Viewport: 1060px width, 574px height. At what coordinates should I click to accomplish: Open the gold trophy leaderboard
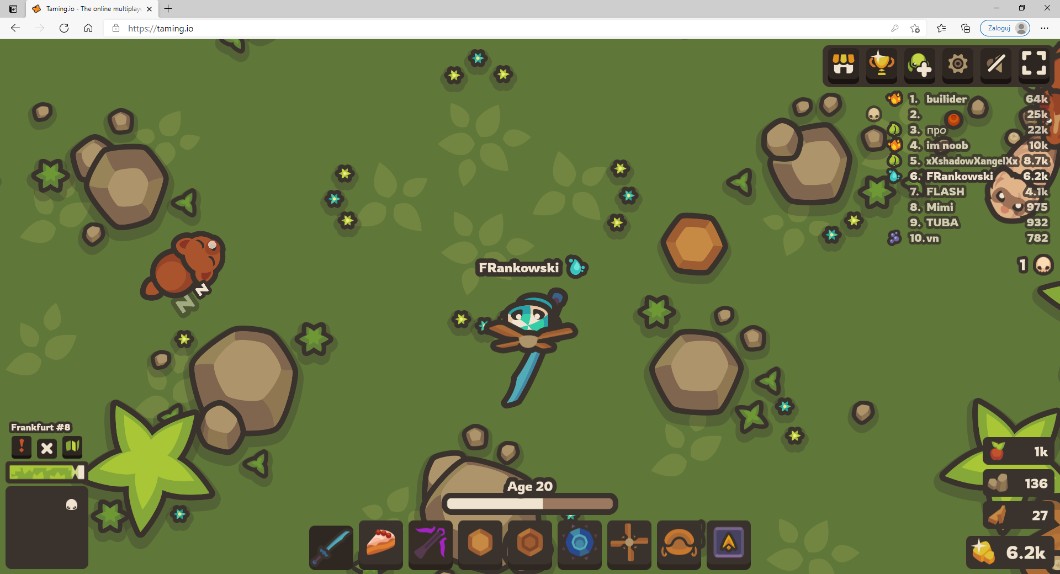[x=881, y=65]
